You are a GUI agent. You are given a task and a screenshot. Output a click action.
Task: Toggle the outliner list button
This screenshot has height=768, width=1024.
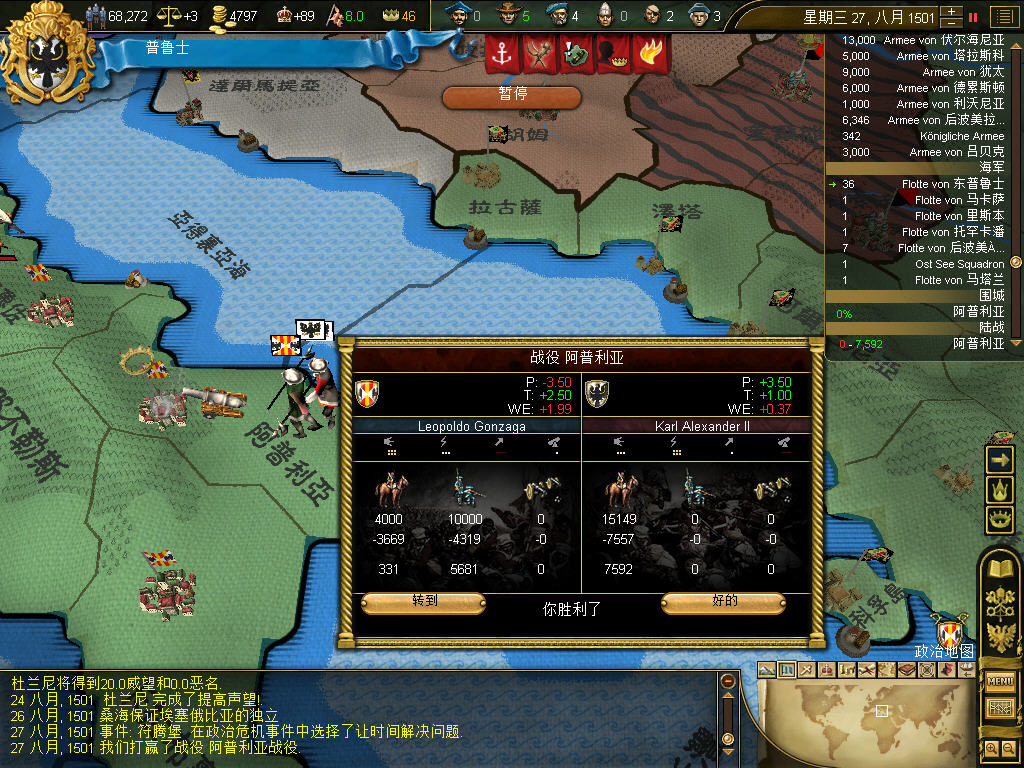pyautogui.click(x=1002, y=16)
